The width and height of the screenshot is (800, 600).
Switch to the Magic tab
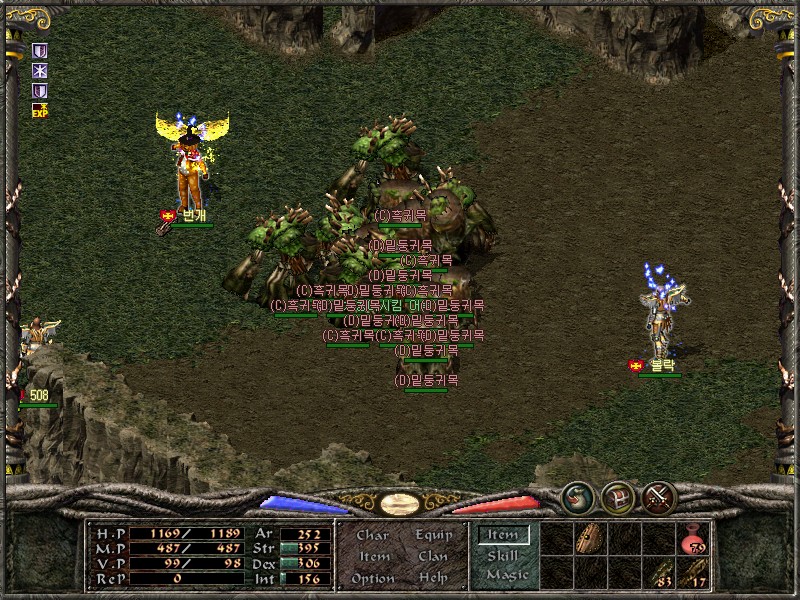pos(506,575)
